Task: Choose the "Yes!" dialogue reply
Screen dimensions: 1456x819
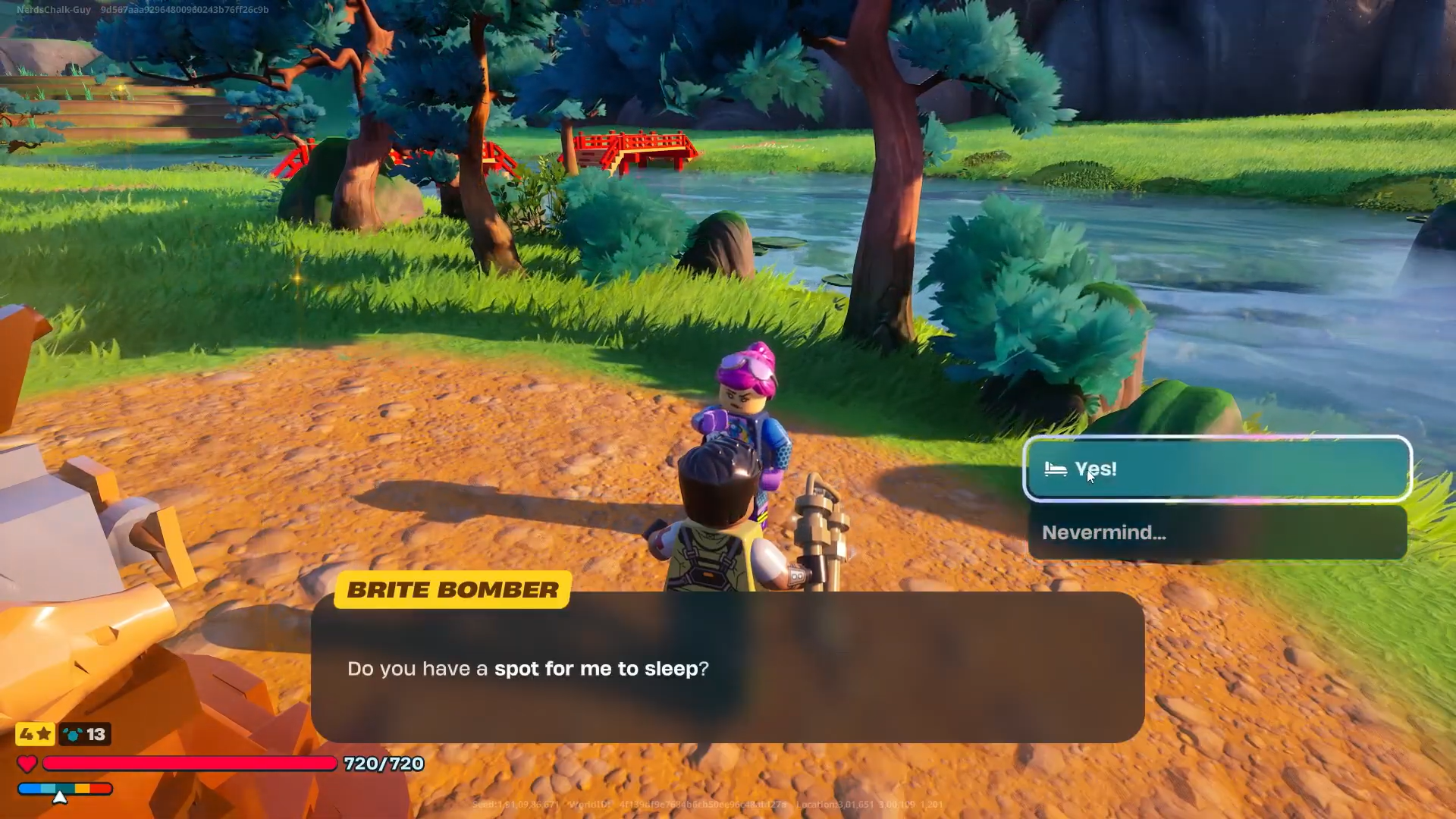Action: click(1216, 469)
